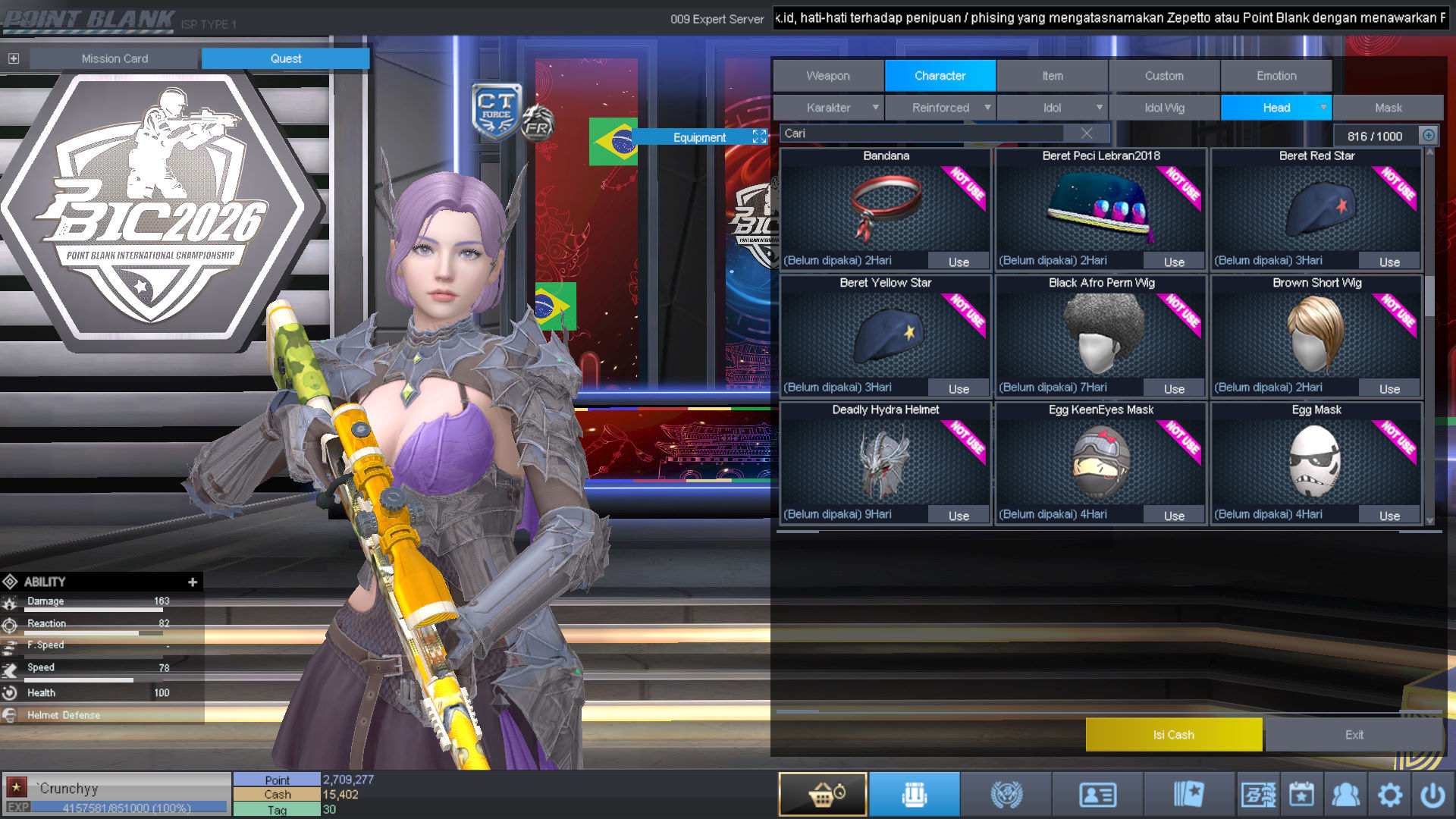Expand the Equipment preview view
The image size is (1456, 819).
coord(759,136)
